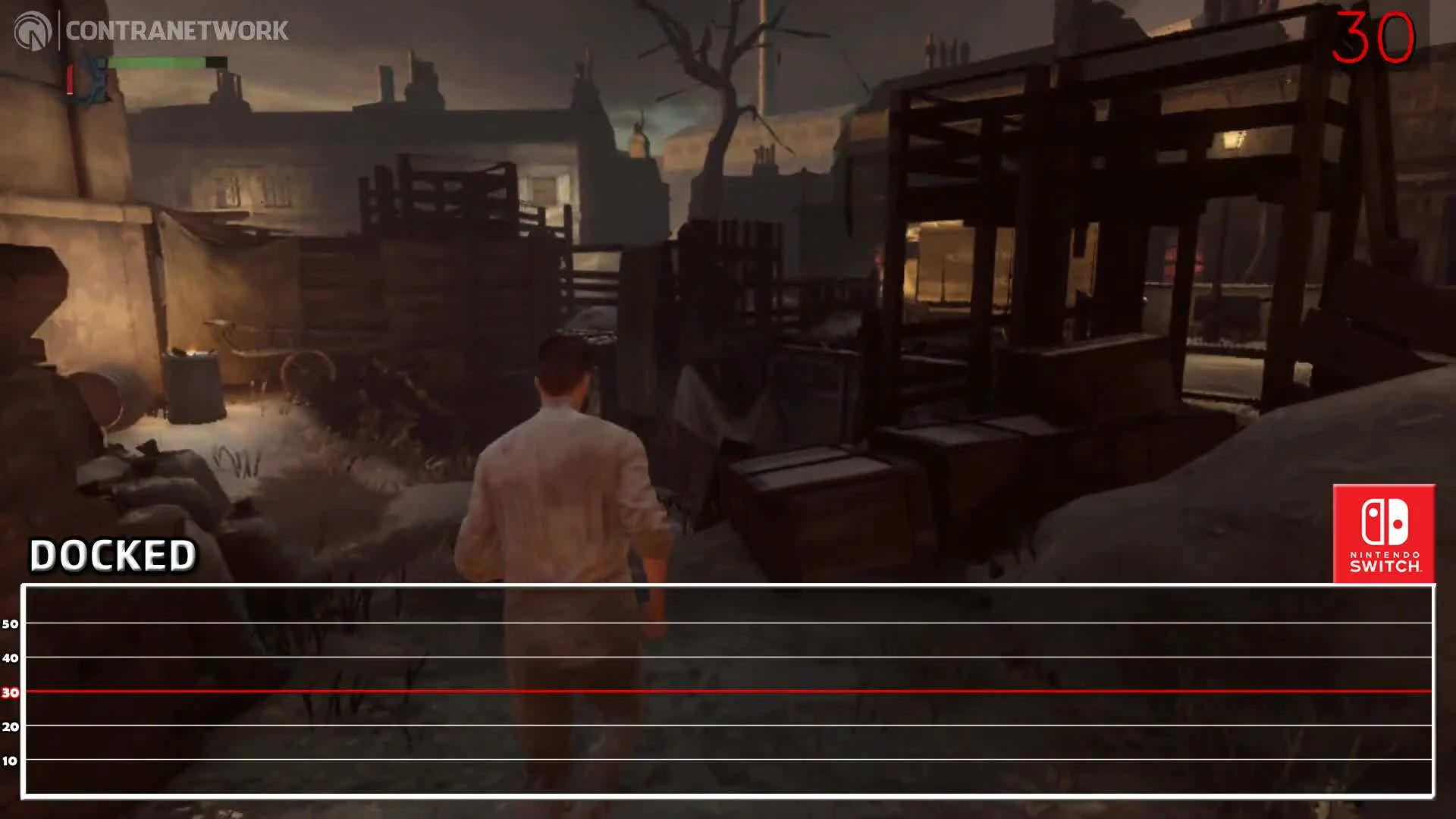Click the 20 FPS axis label

10,726
